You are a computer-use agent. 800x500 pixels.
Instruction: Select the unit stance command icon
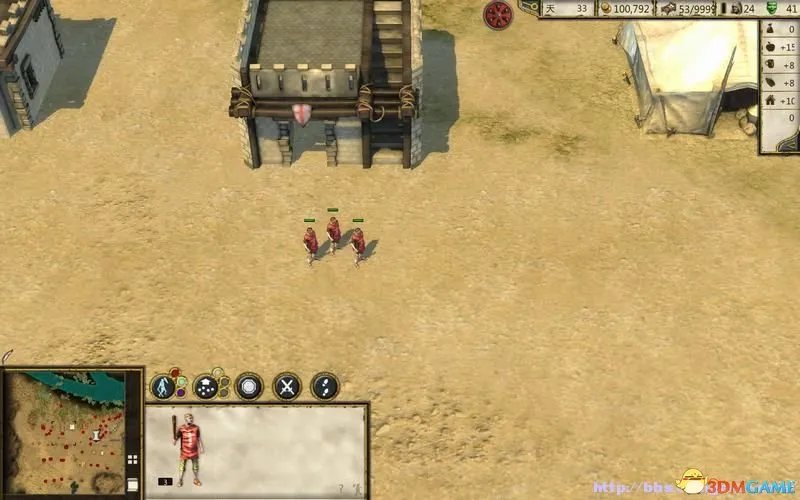click(x=164, y=386)
